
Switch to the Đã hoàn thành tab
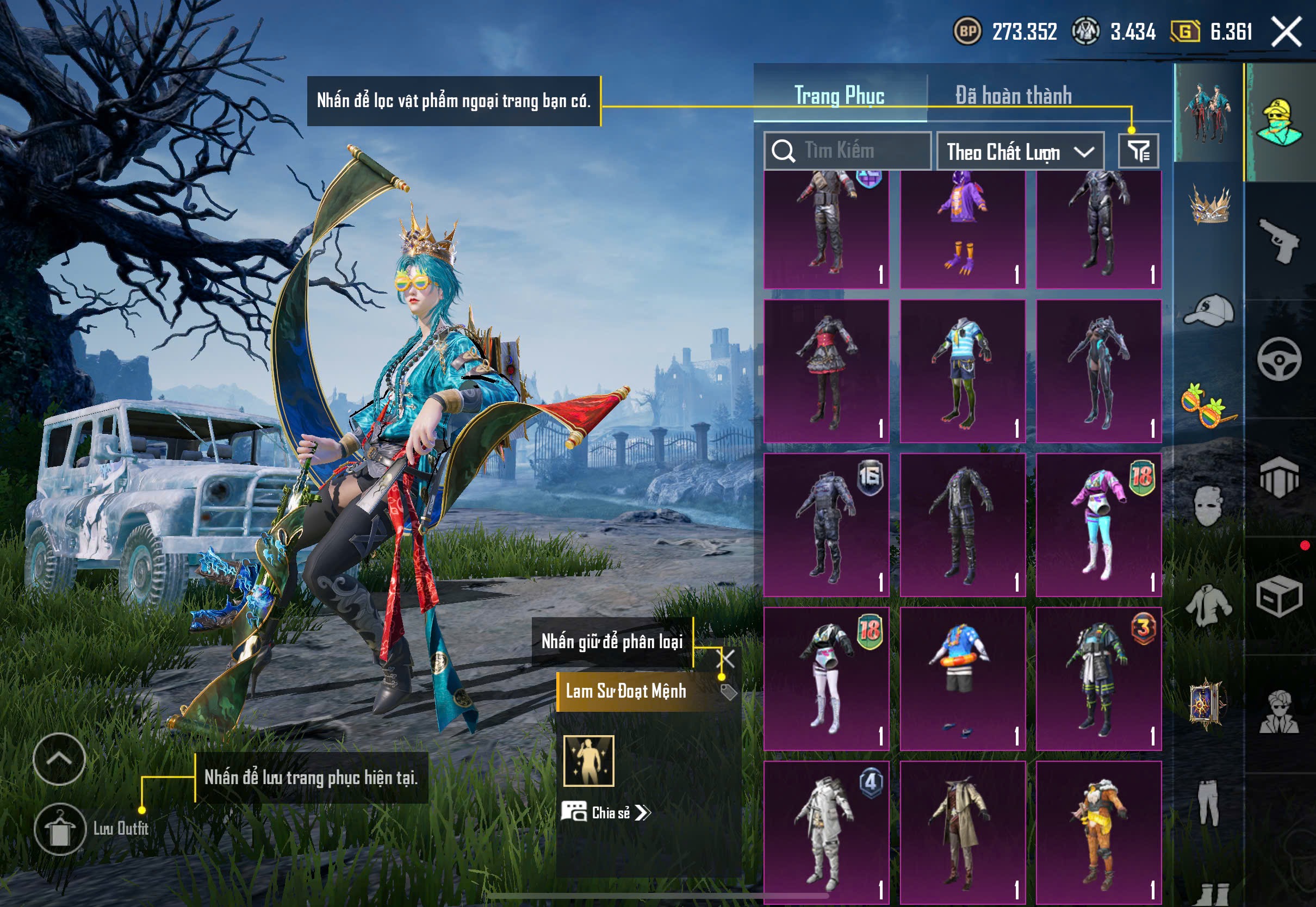coord(1013,96)
